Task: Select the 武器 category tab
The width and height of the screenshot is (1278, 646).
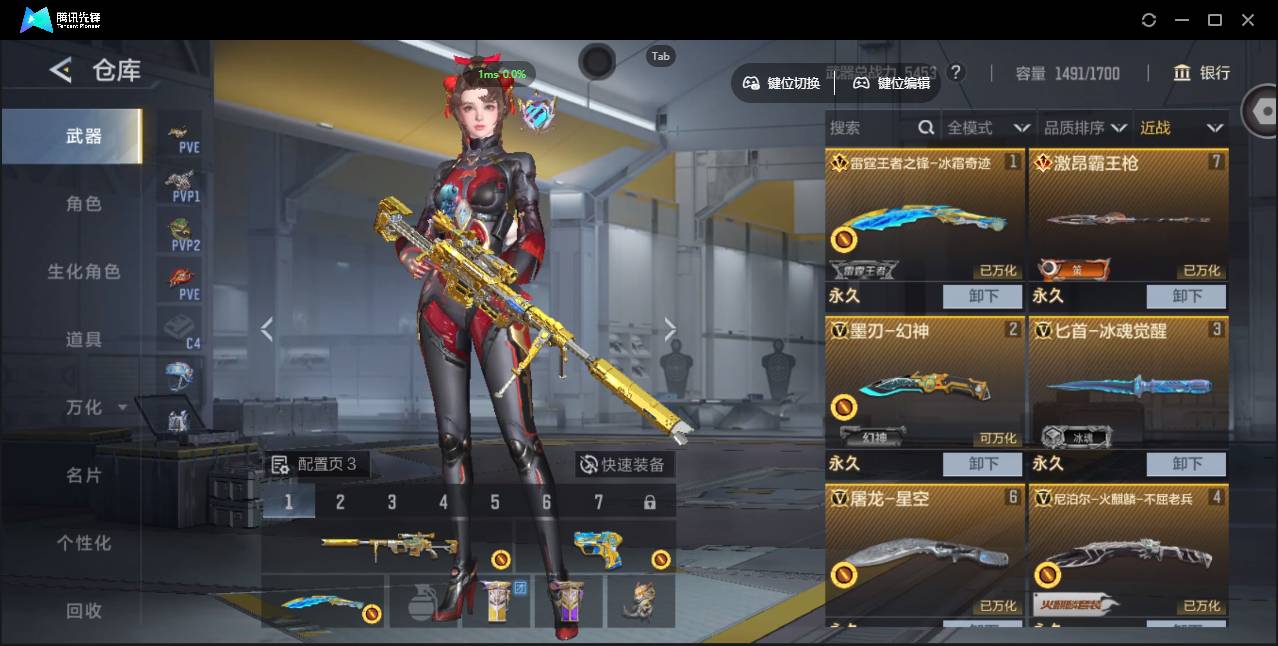Action: pyautogui.click(x=84, y=136)
